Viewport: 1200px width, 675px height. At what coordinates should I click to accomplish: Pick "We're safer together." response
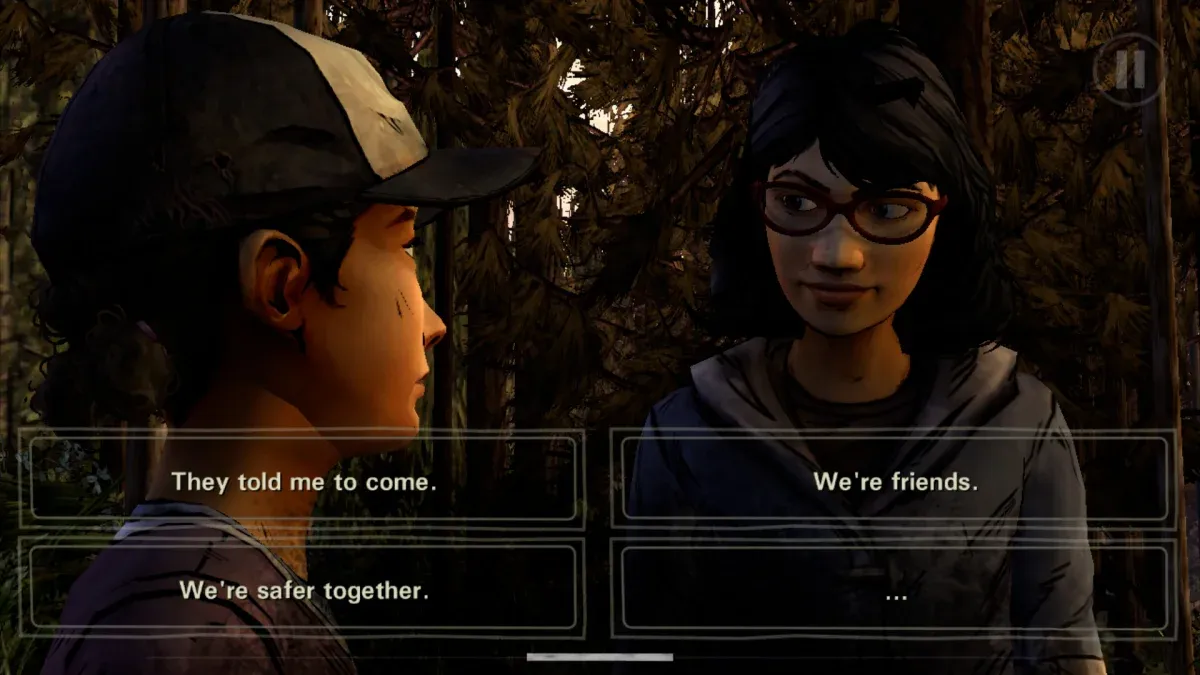point(304,590)
